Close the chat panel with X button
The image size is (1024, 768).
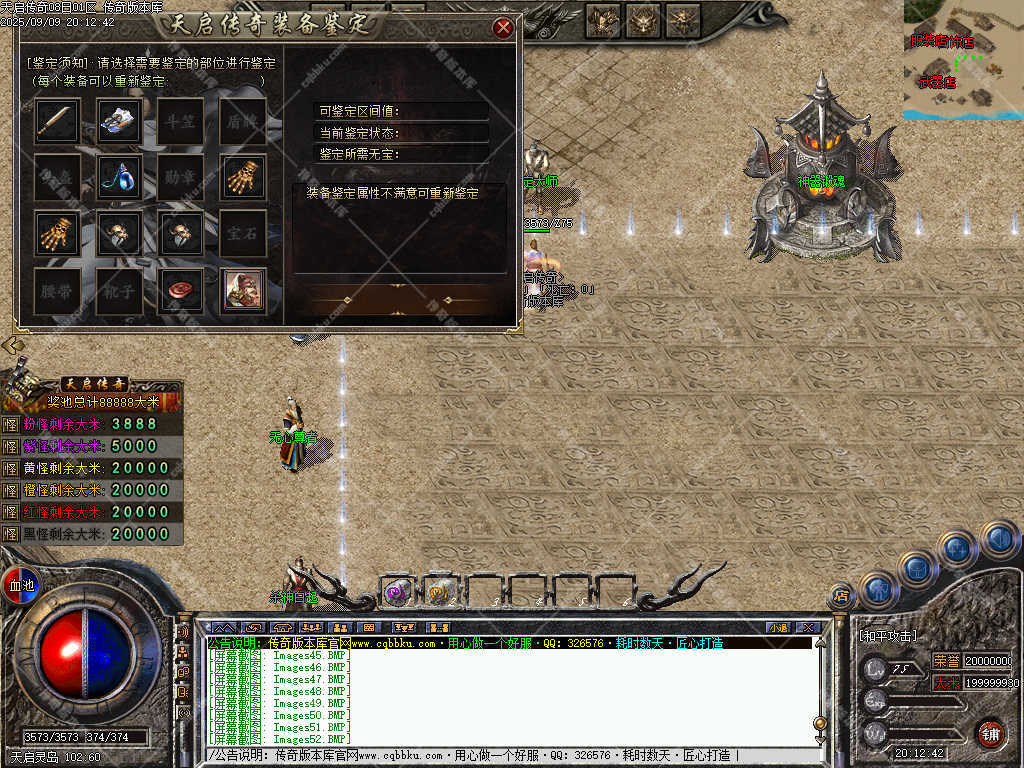coord(808,627)
